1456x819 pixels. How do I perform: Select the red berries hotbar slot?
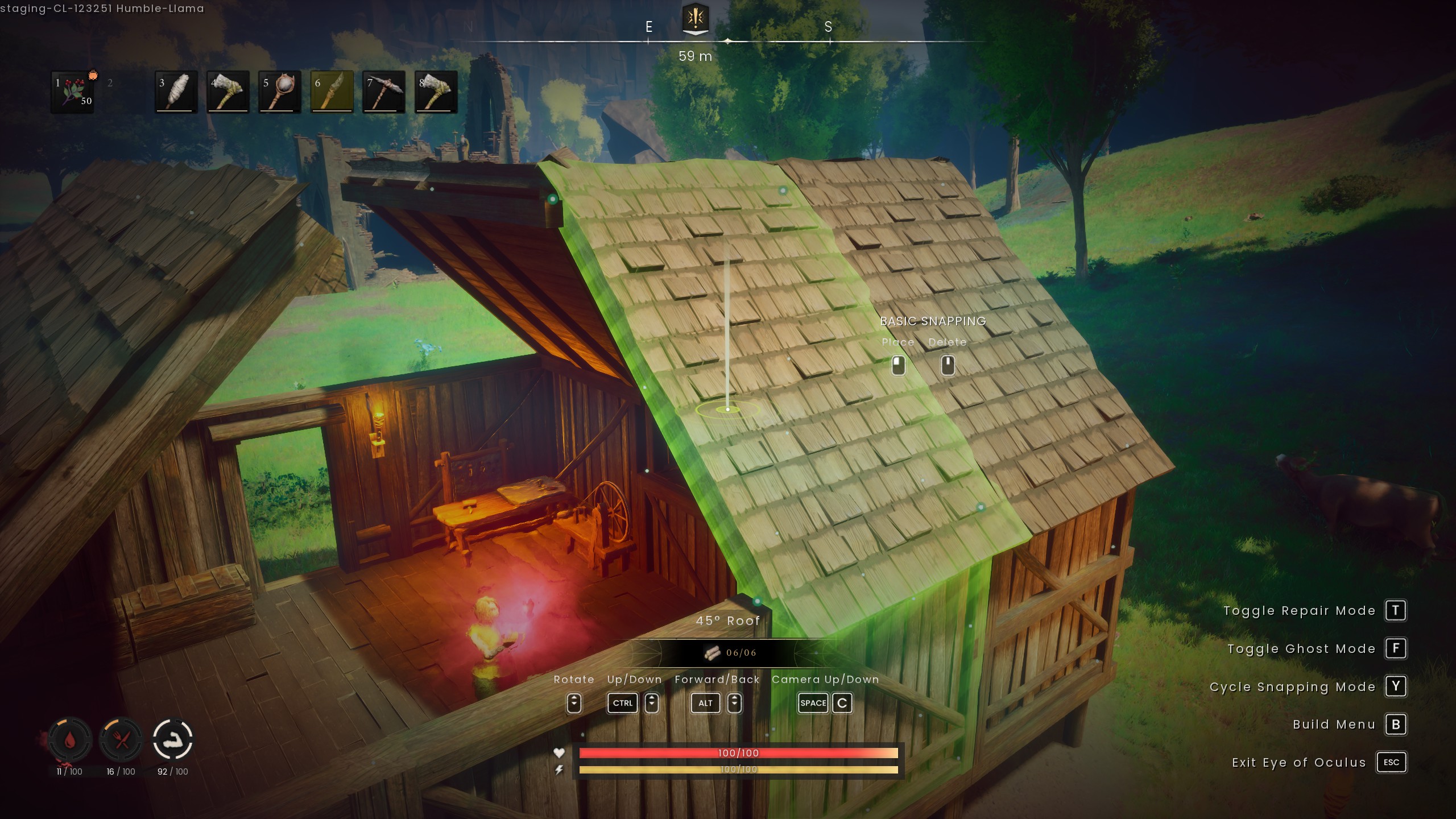[x=72, y=92]
